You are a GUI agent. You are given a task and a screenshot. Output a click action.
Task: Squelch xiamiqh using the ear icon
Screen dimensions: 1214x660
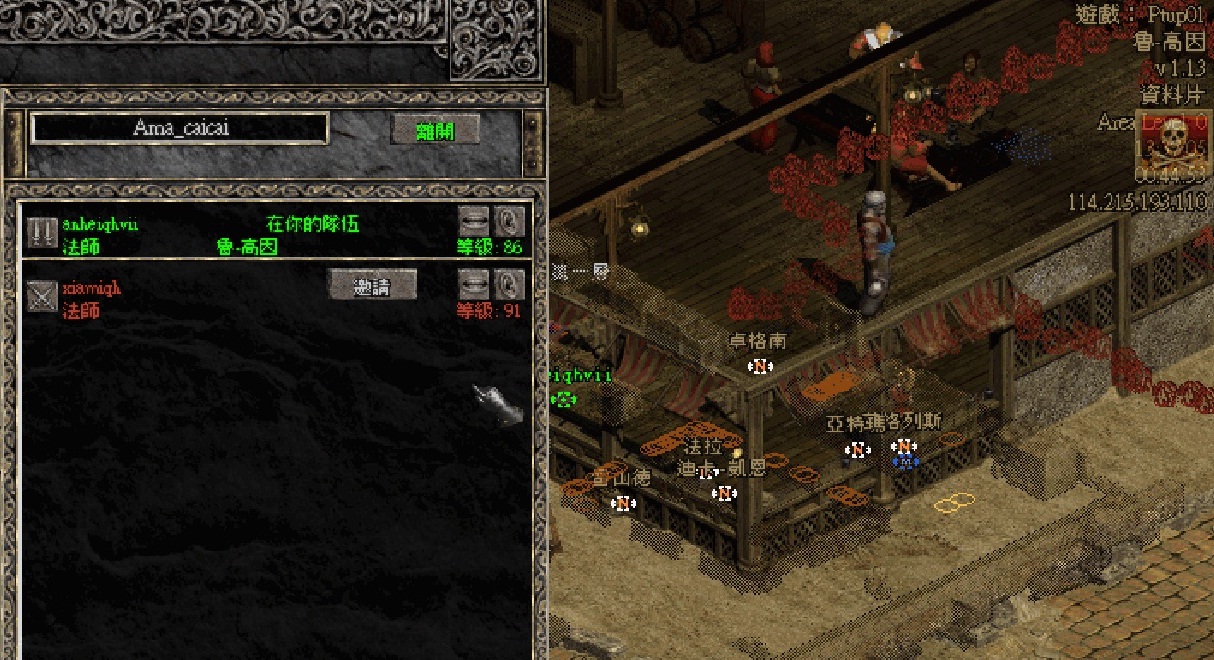pos(510,284)
